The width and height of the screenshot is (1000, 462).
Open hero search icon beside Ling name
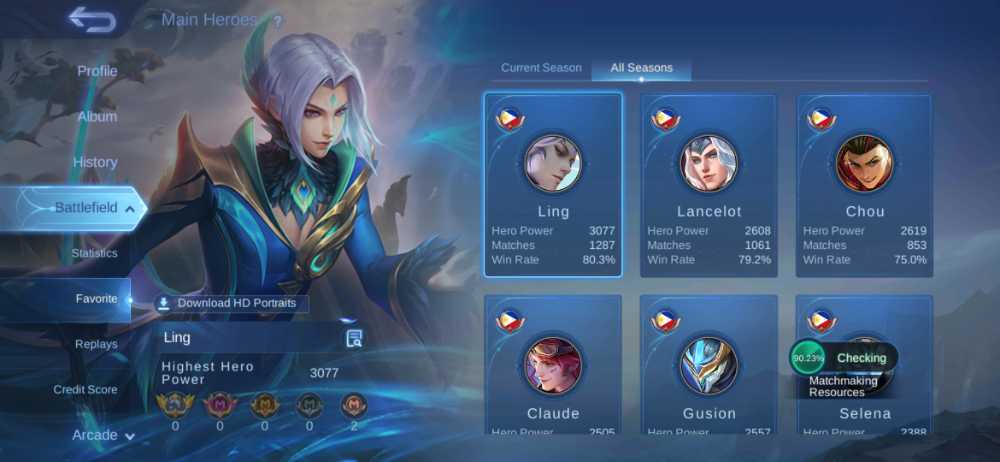point(354,338)
